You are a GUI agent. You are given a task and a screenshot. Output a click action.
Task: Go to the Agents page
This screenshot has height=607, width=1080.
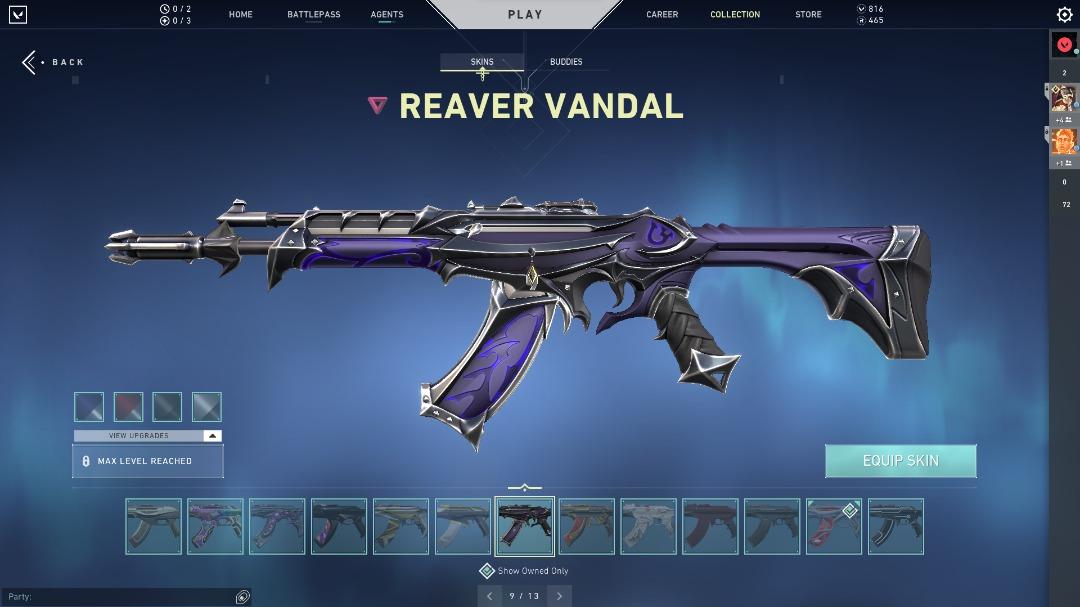(387, 15)
